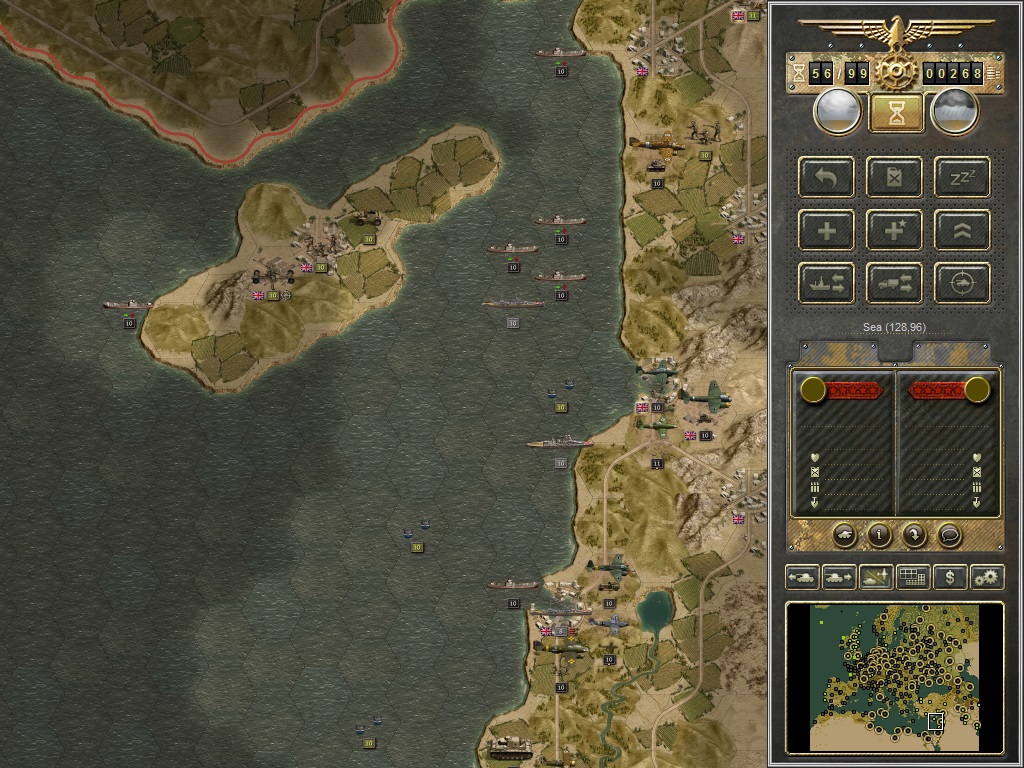Open game options with the gears icon

pos(987,577)
